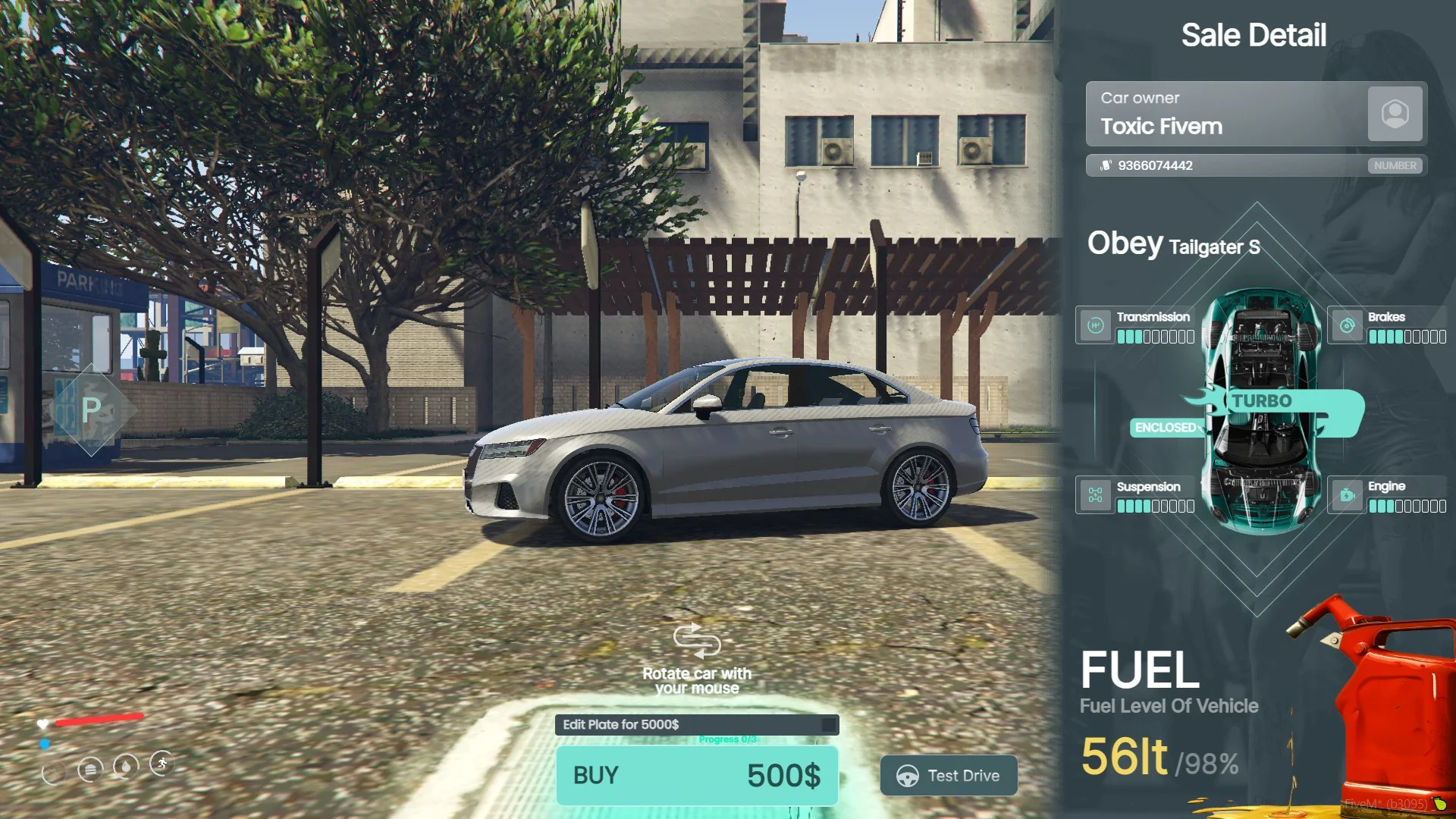
Task: Select the TURBO badge on the car diagram
Action: pos(1262,401)
